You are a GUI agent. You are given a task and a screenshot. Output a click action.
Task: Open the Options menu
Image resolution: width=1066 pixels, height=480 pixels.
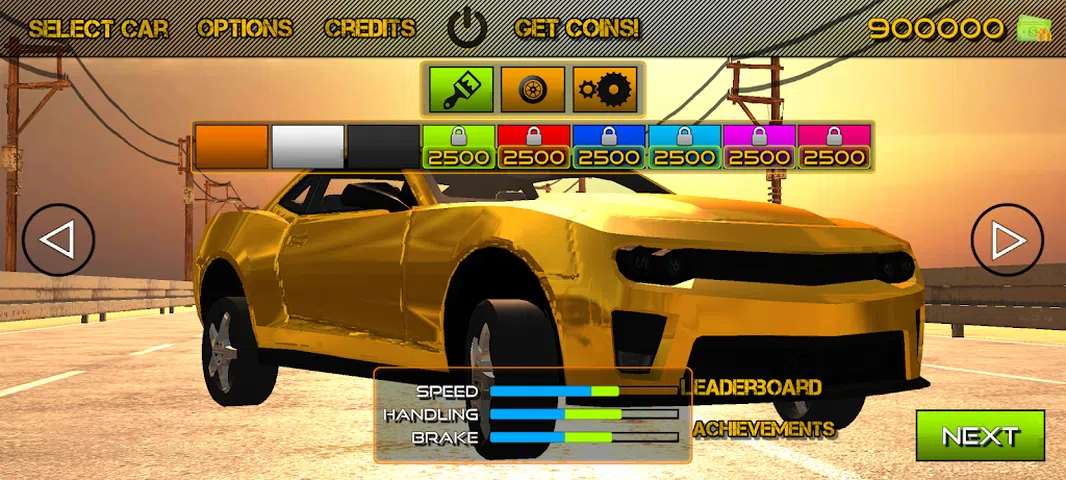pos(245,28)
